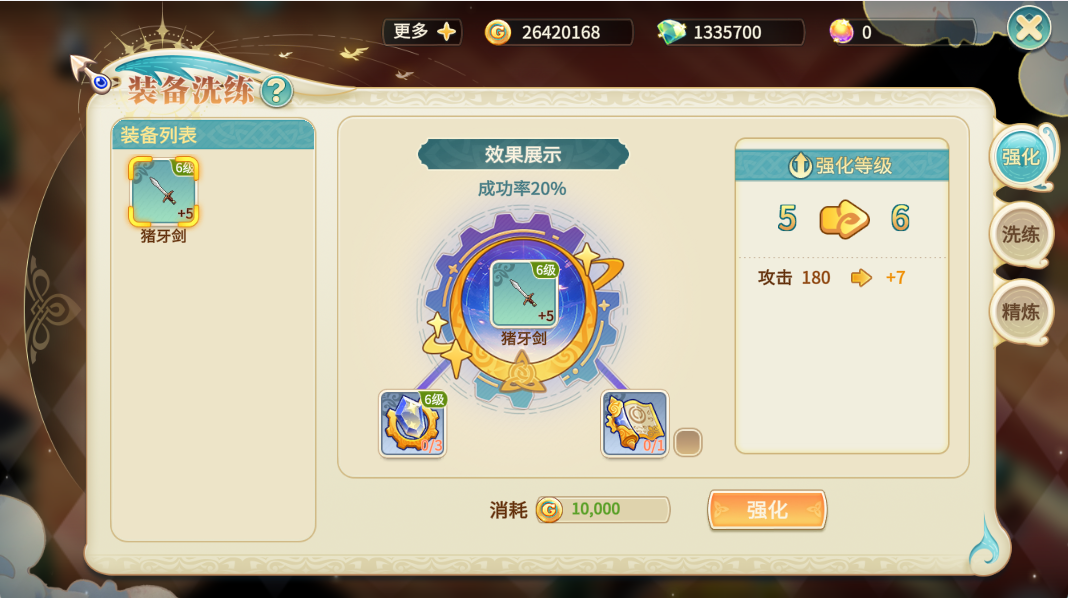The image size is (1068, 598).
Task: Click the gold coin currency counter
Action: point(558,32)
